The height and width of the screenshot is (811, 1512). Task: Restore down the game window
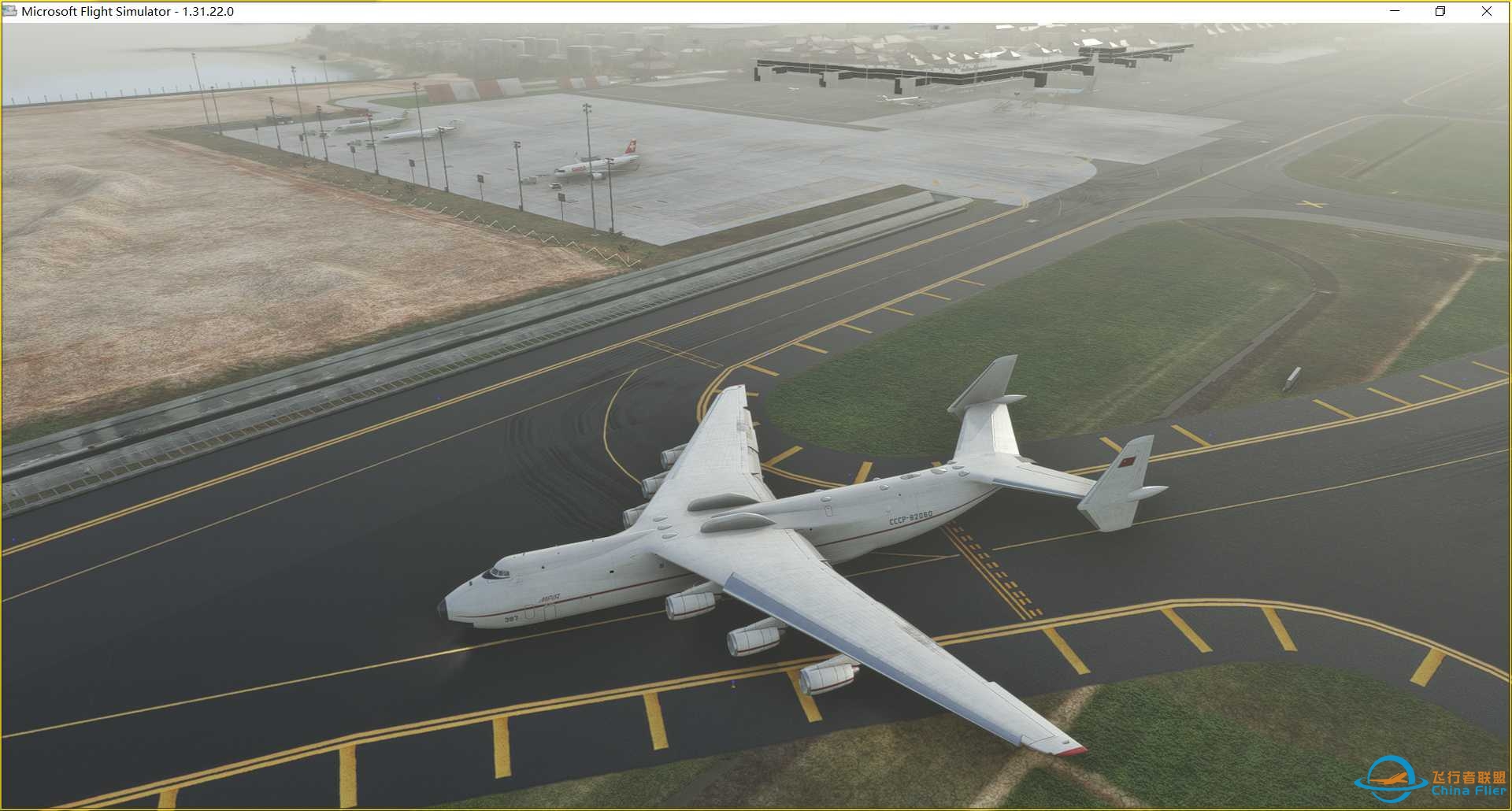[x=1440, y=11]
